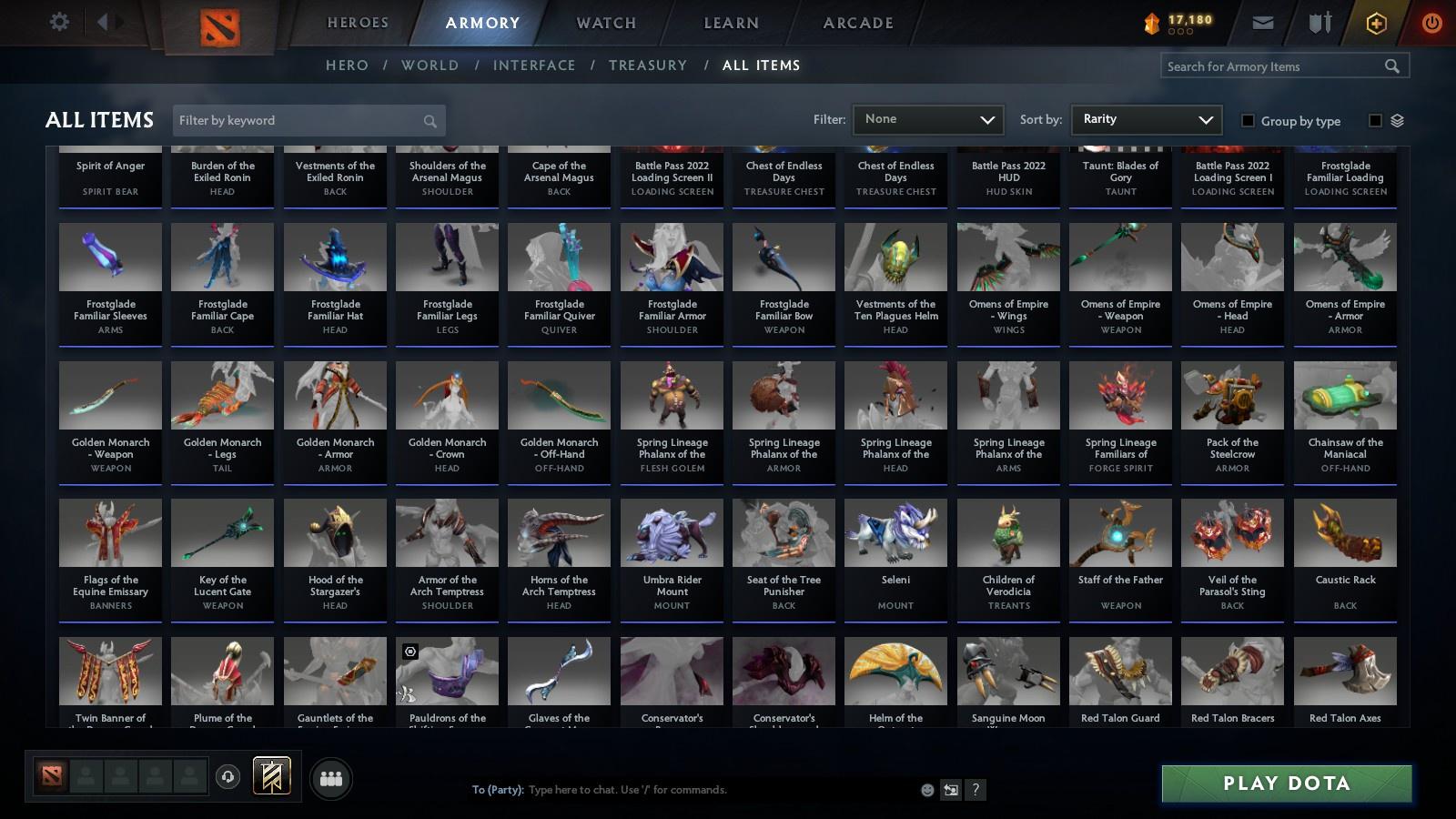Open the settings gear

pos(59,23)
